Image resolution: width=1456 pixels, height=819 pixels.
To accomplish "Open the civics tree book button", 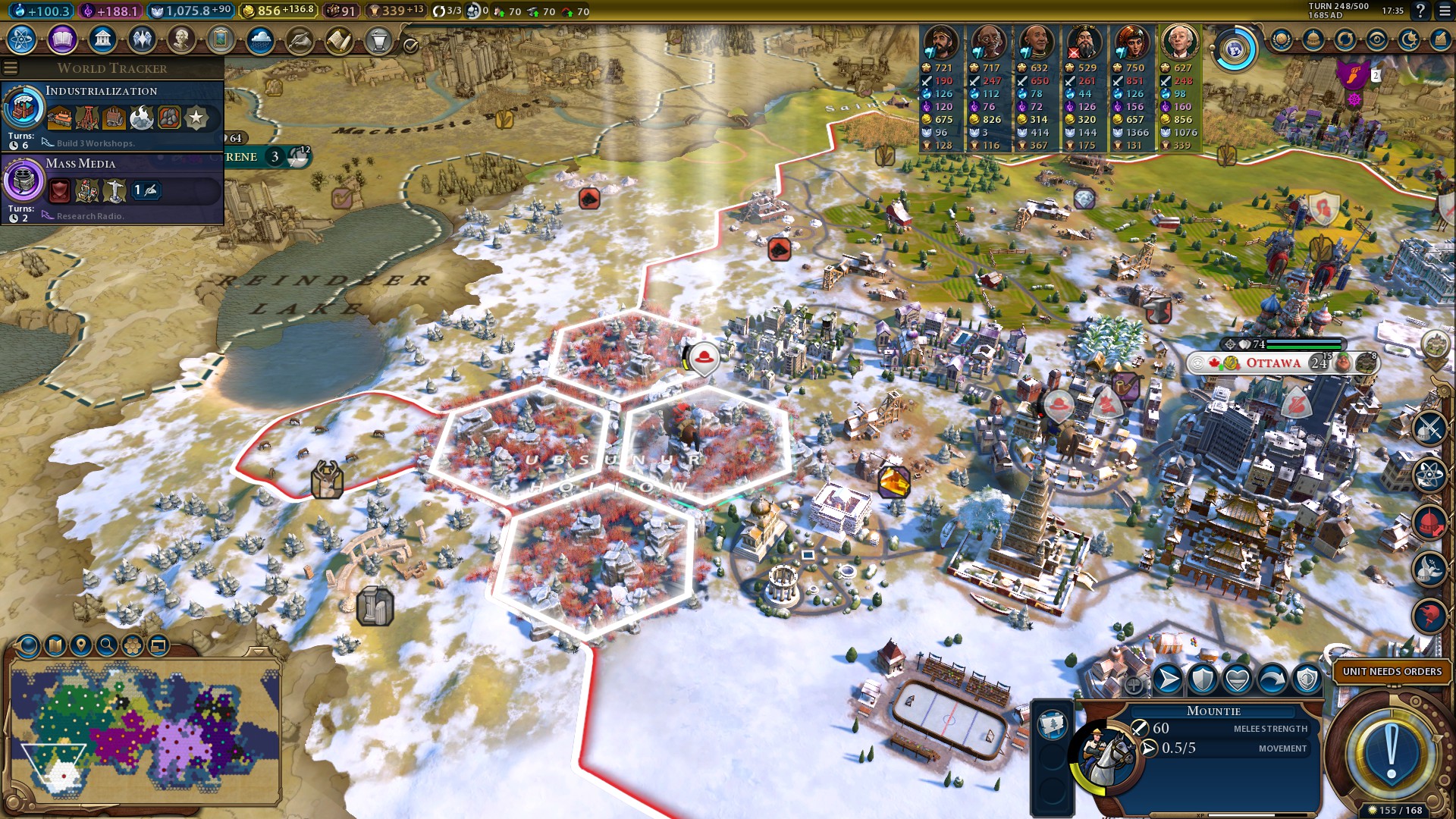I will coord(62,39).
